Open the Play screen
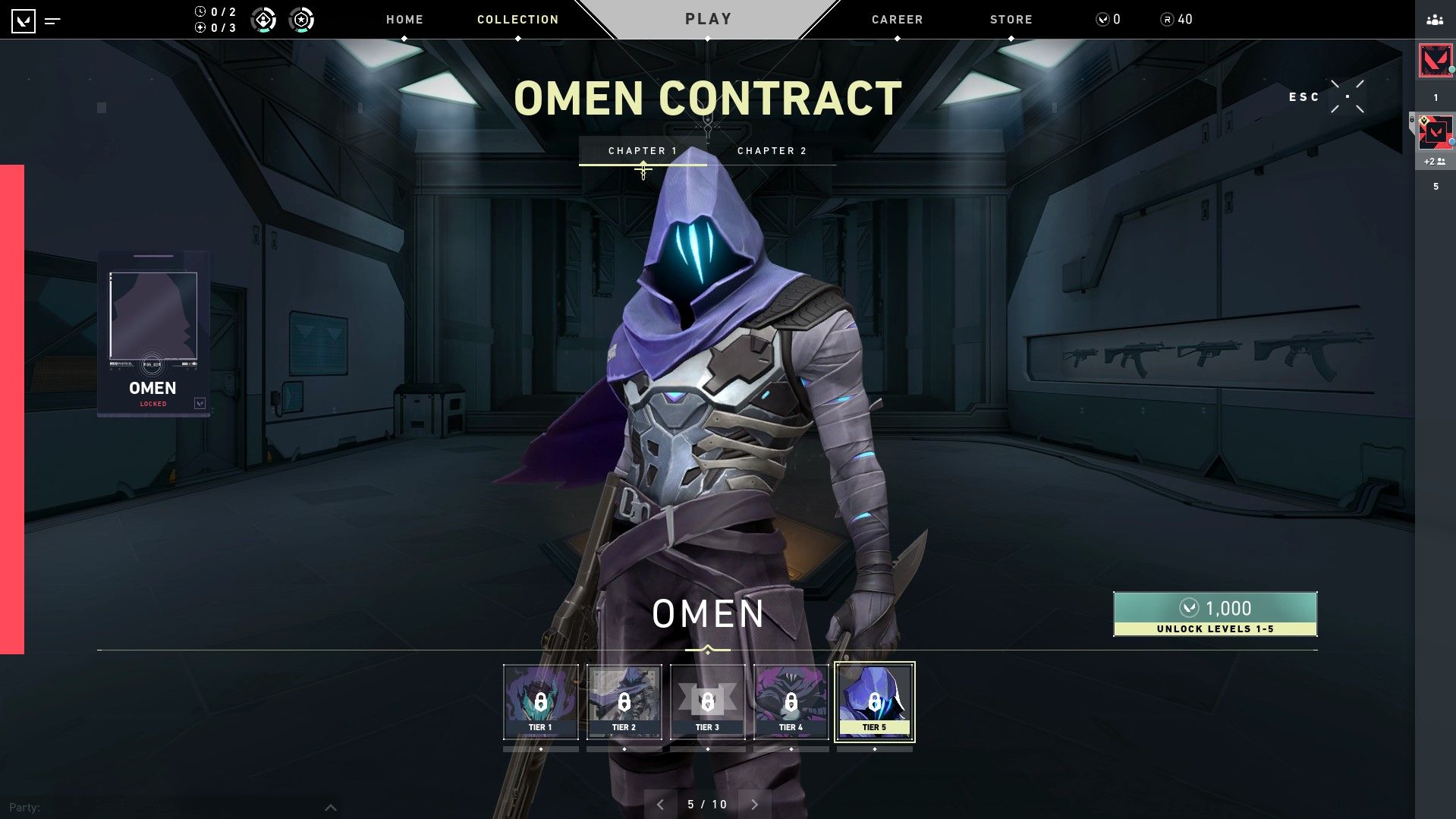This screenshot has width=1456, height=819. tap(708, 19)
